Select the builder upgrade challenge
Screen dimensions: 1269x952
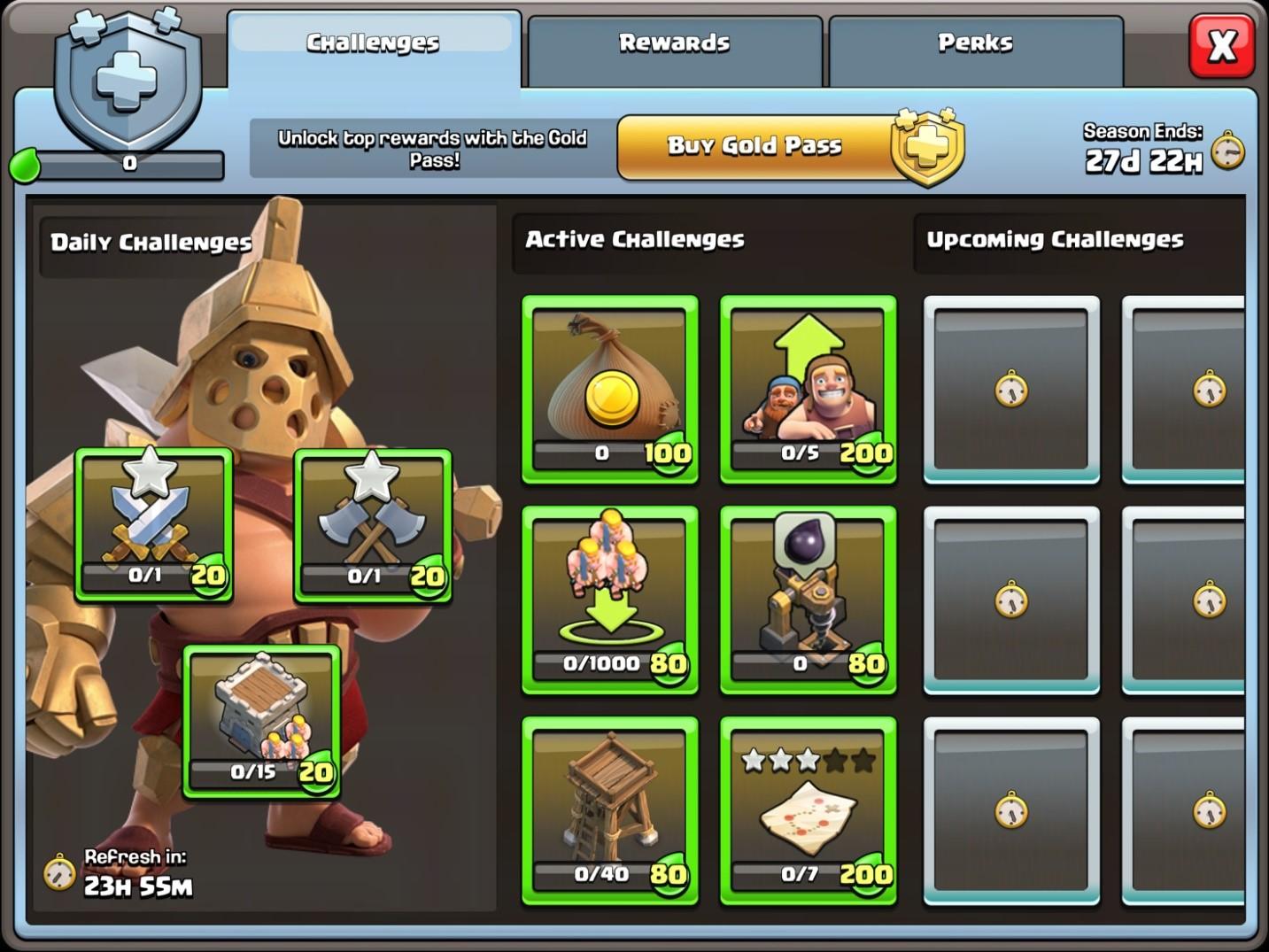809,389
